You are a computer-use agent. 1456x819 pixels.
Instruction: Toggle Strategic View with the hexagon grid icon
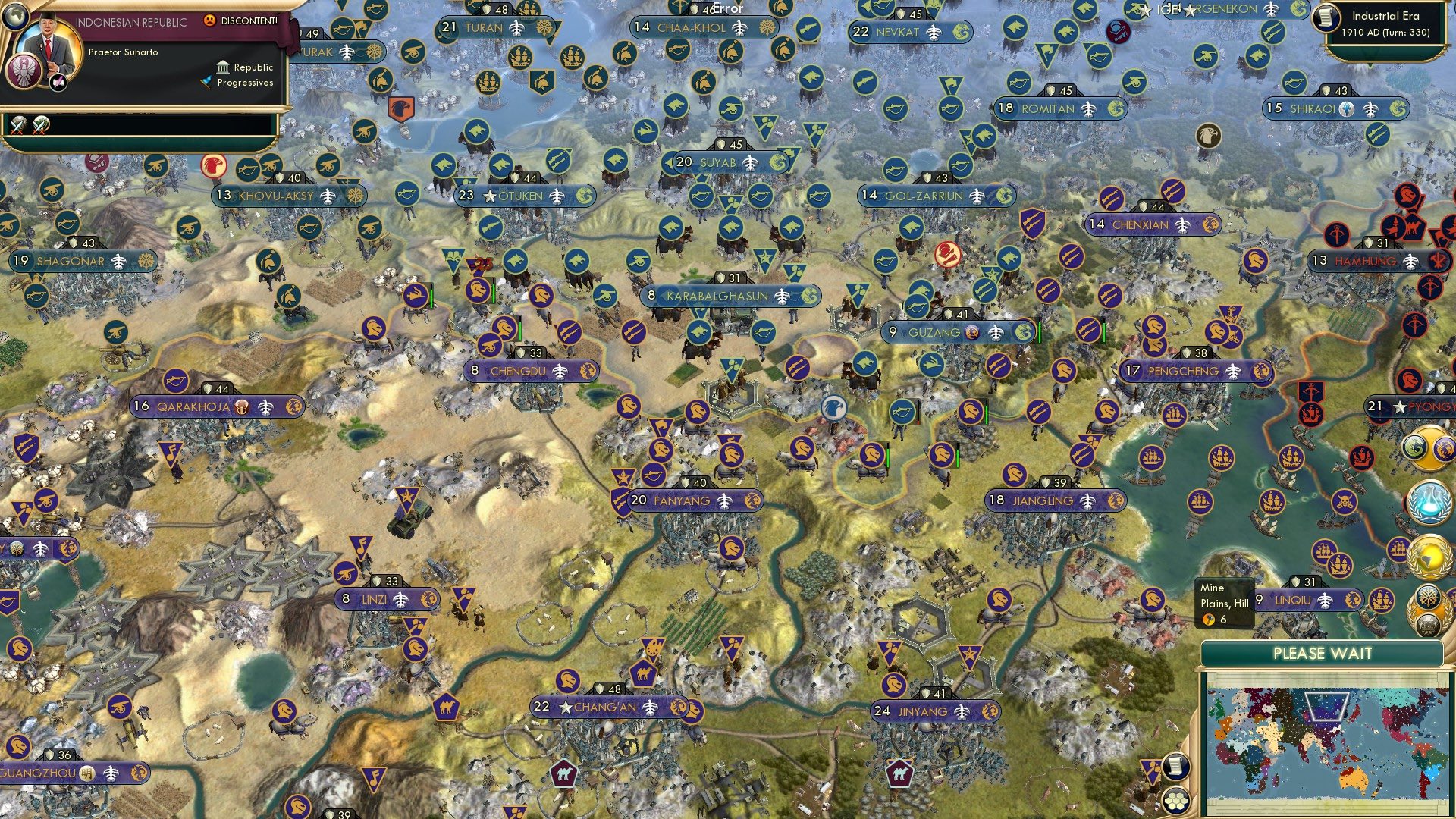point(1175,801)
